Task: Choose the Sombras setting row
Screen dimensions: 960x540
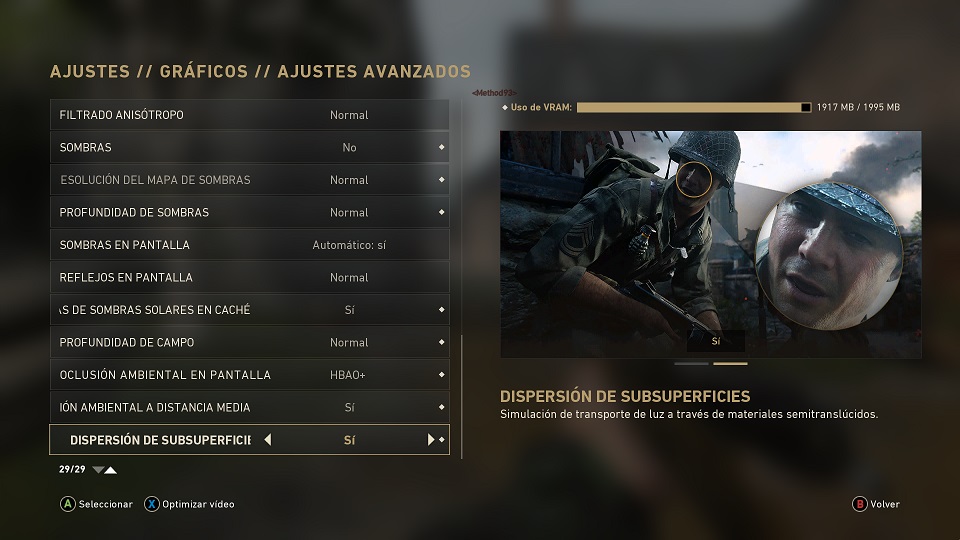Action: tap(249, 147)
